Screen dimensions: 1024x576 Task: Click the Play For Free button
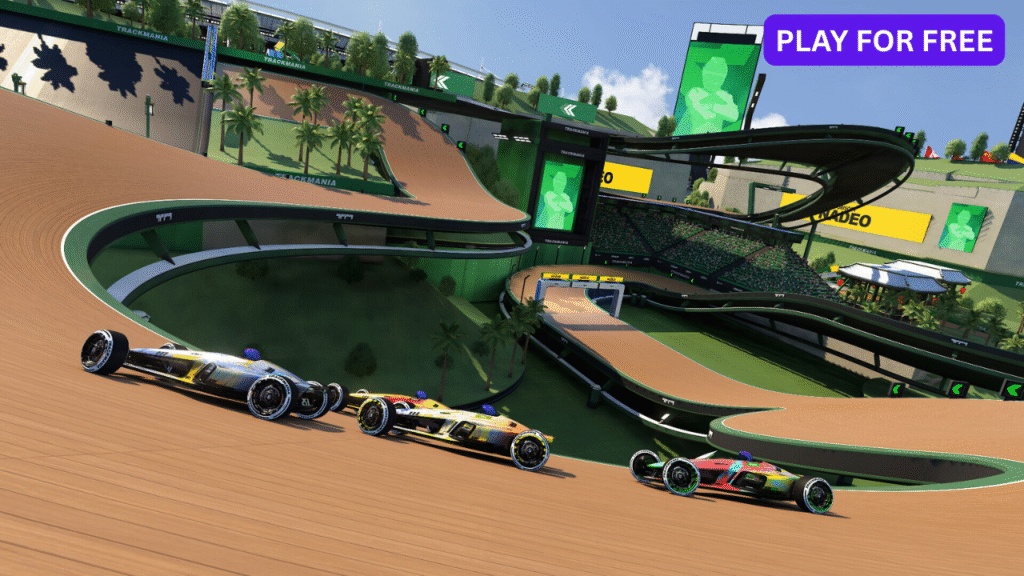(x=884, y=40)
